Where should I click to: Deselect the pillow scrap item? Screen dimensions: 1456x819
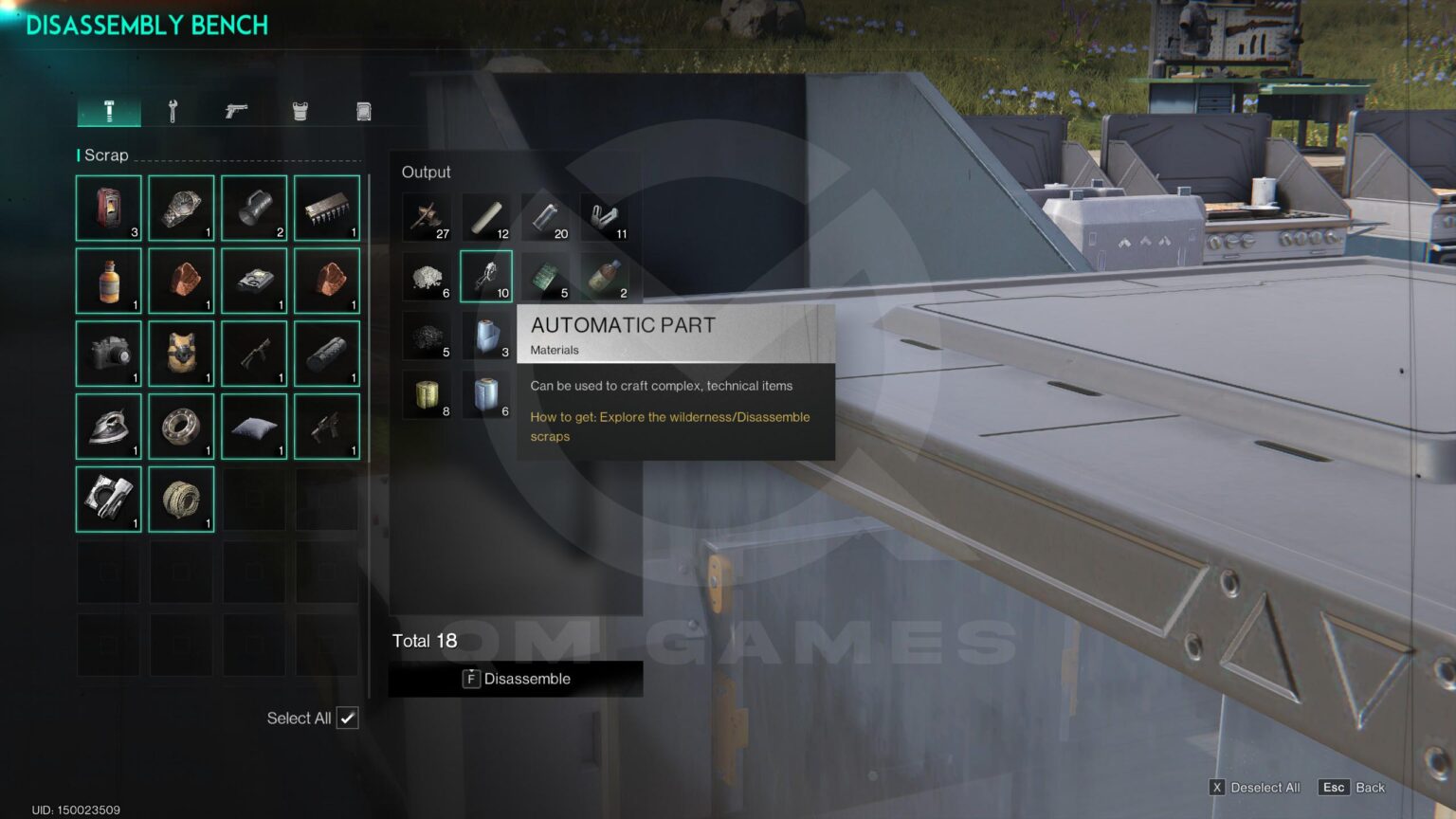click(x=254, y=426)
